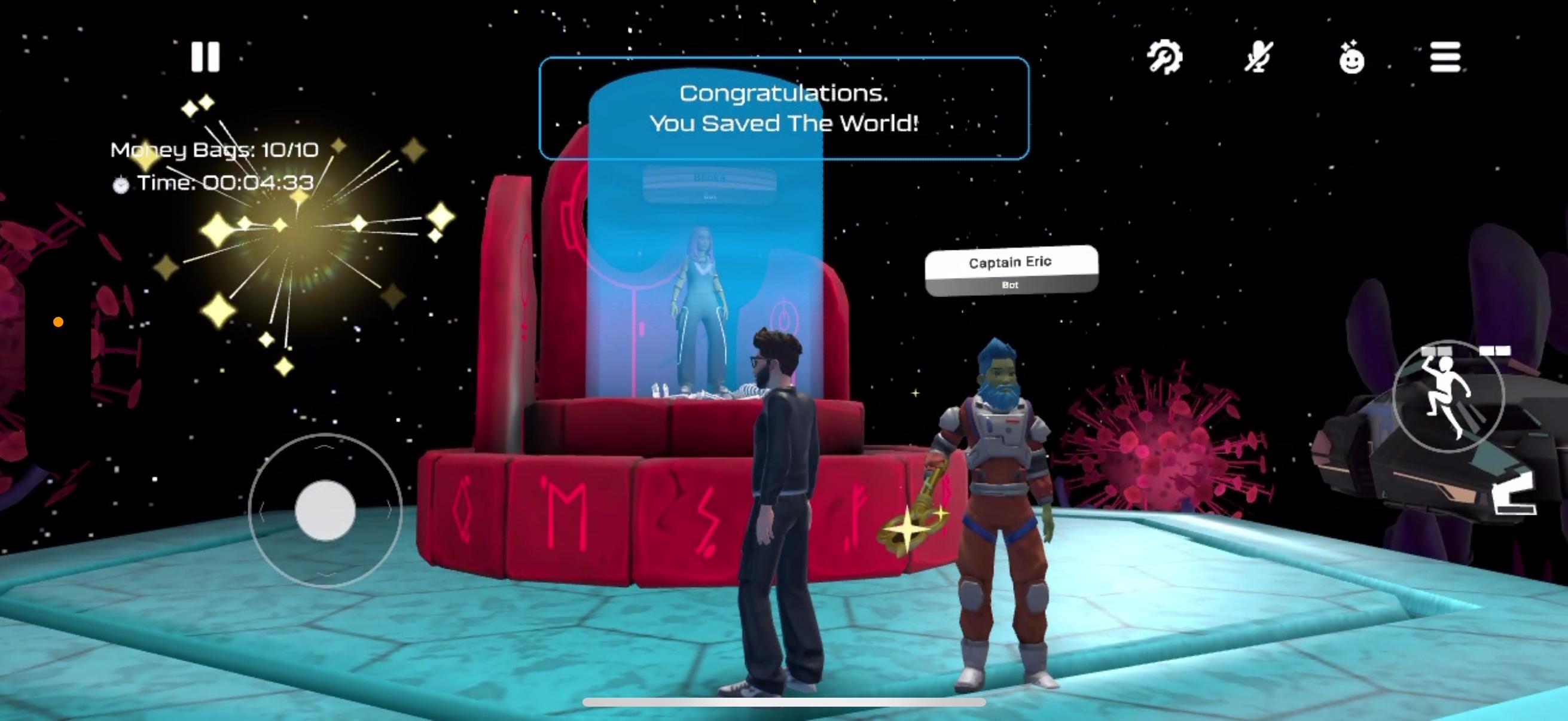Open the hamburger main menu

(1445, 57)
